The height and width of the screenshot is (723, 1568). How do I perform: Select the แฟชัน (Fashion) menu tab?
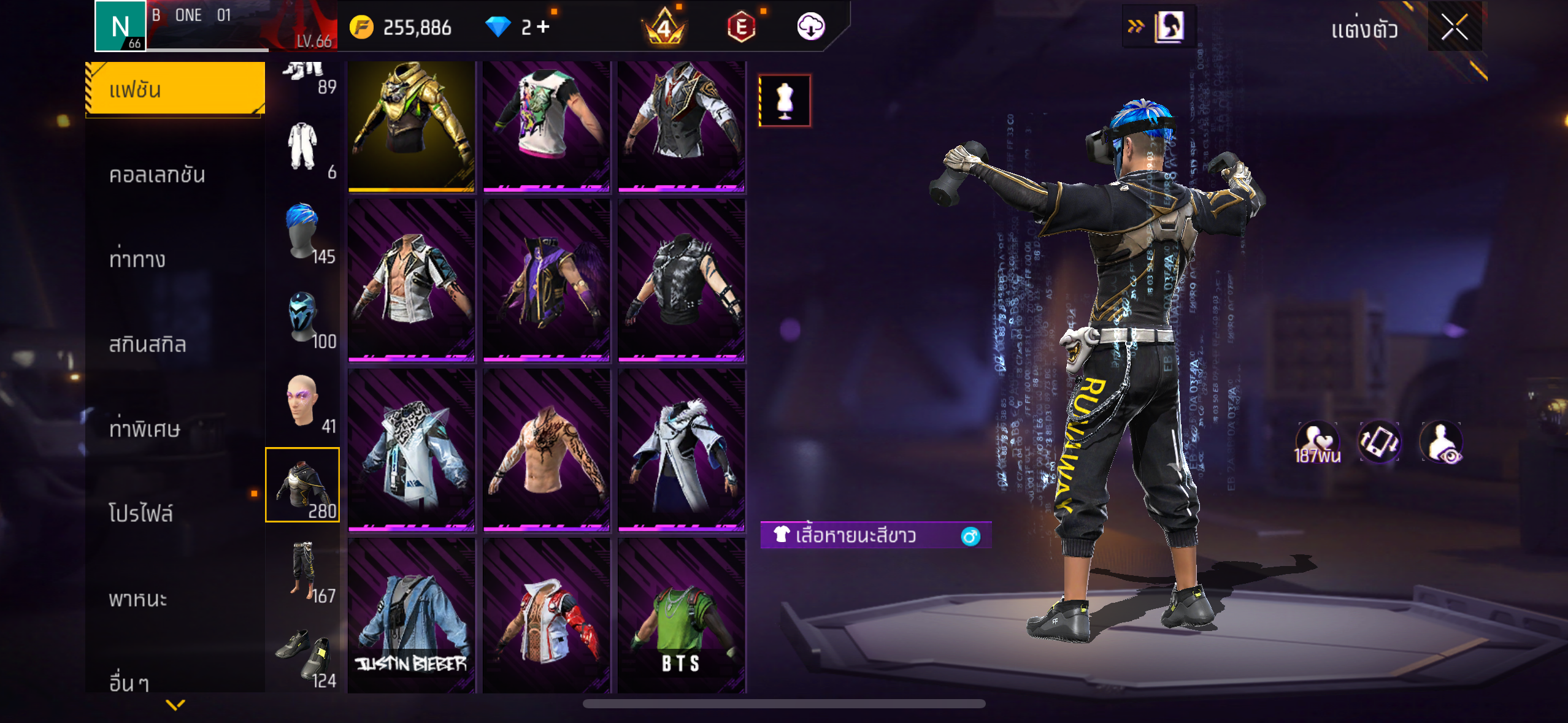click(175, 90)
